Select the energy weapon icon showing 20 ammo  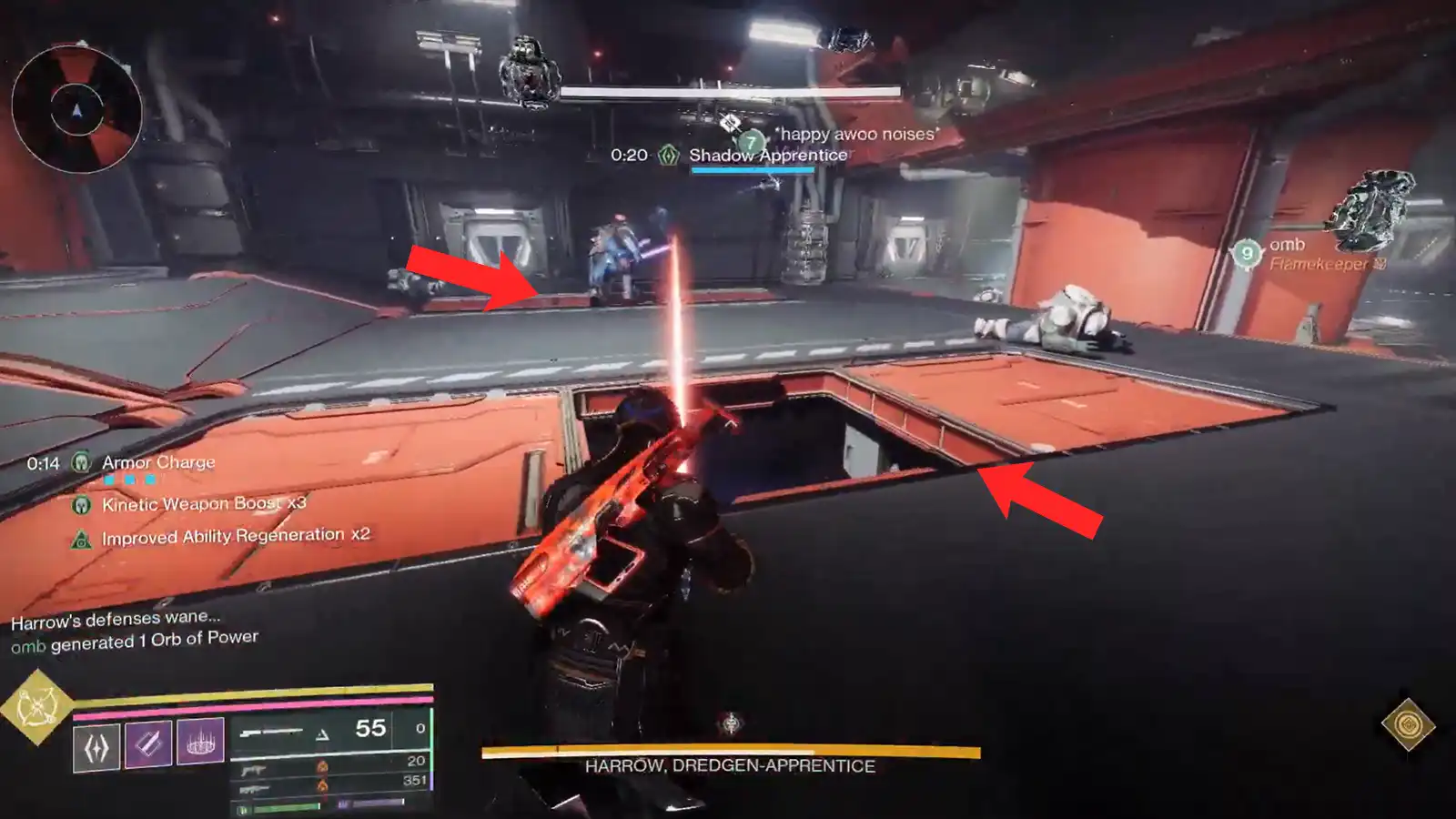point(253,770)
